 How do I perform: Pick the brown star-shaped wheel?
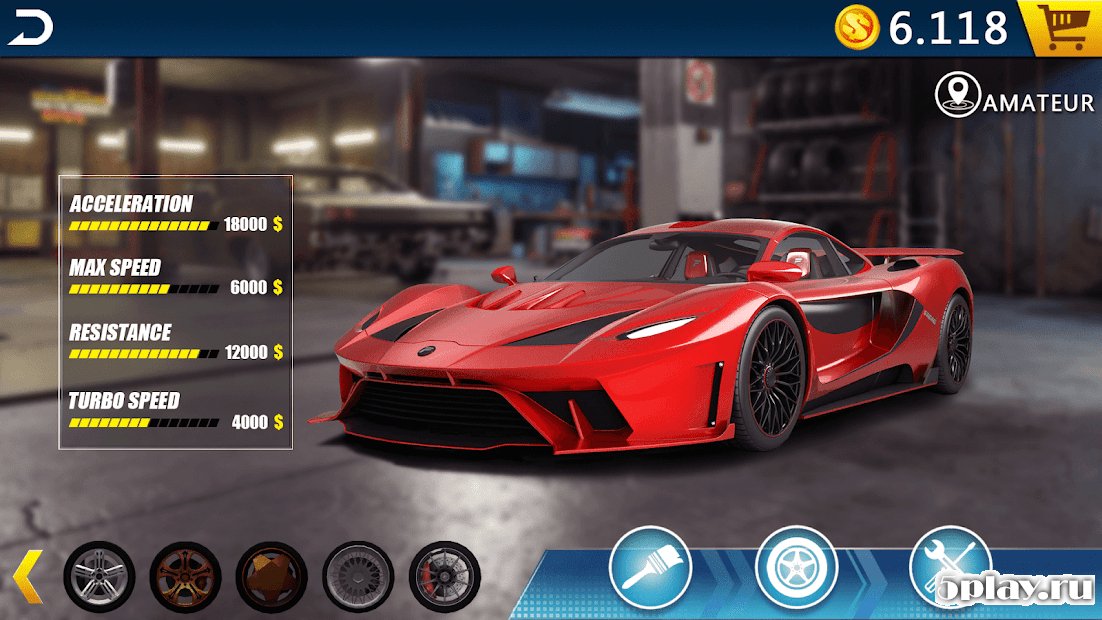[271, 576]
